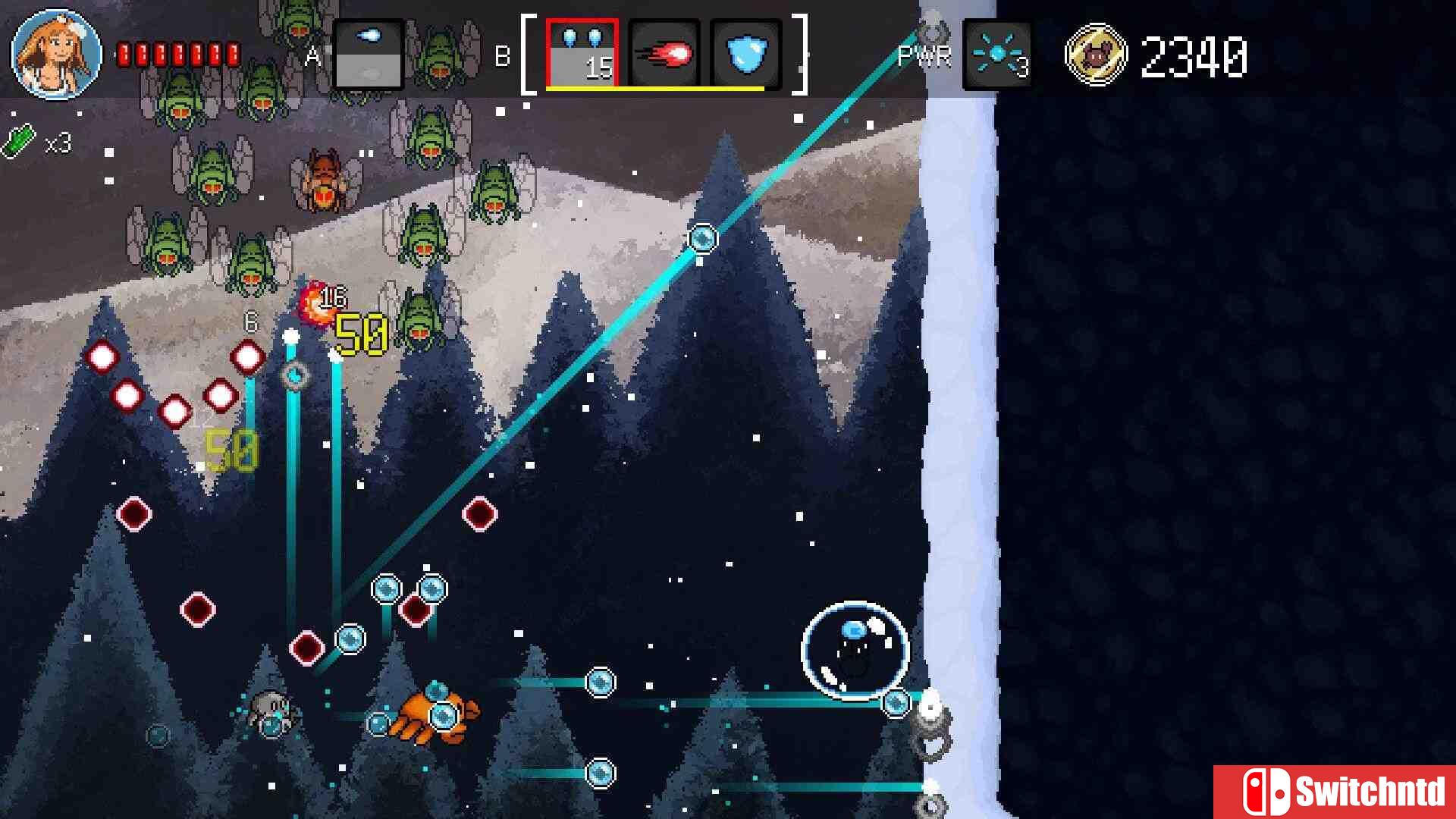This screenshot has height=819, width=1456.
Task: Click the gold crab coin icon
Action: pyautogui.click(x=1096, y=55)
